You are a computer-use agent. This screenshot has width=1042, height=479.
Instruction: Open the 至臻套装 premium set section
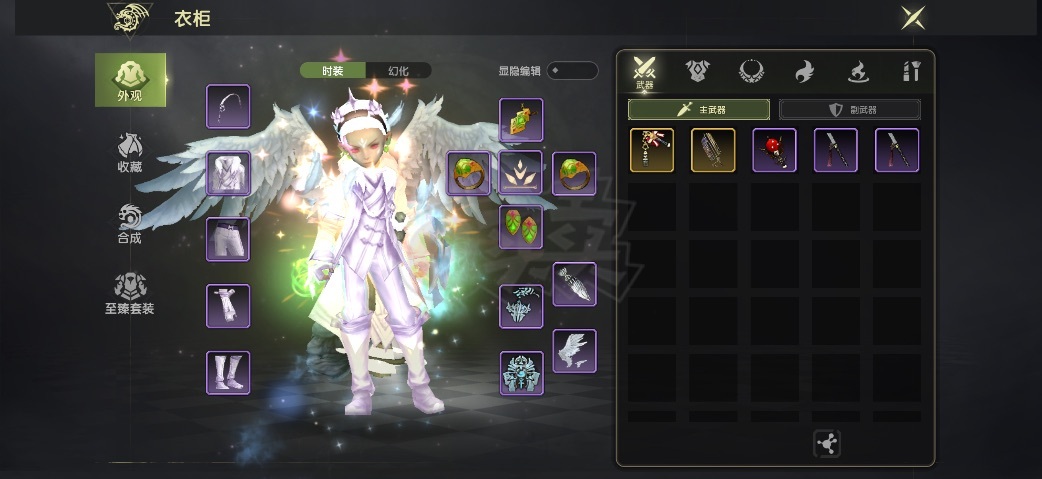pos(130,294)
